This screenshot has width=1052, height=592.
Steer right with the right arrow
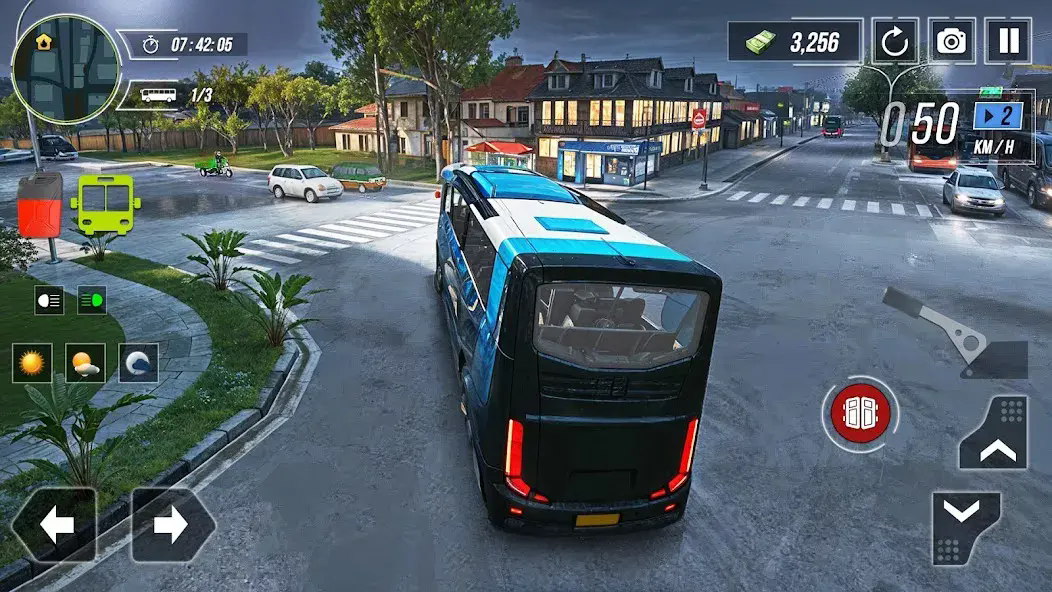pos(172,525)
